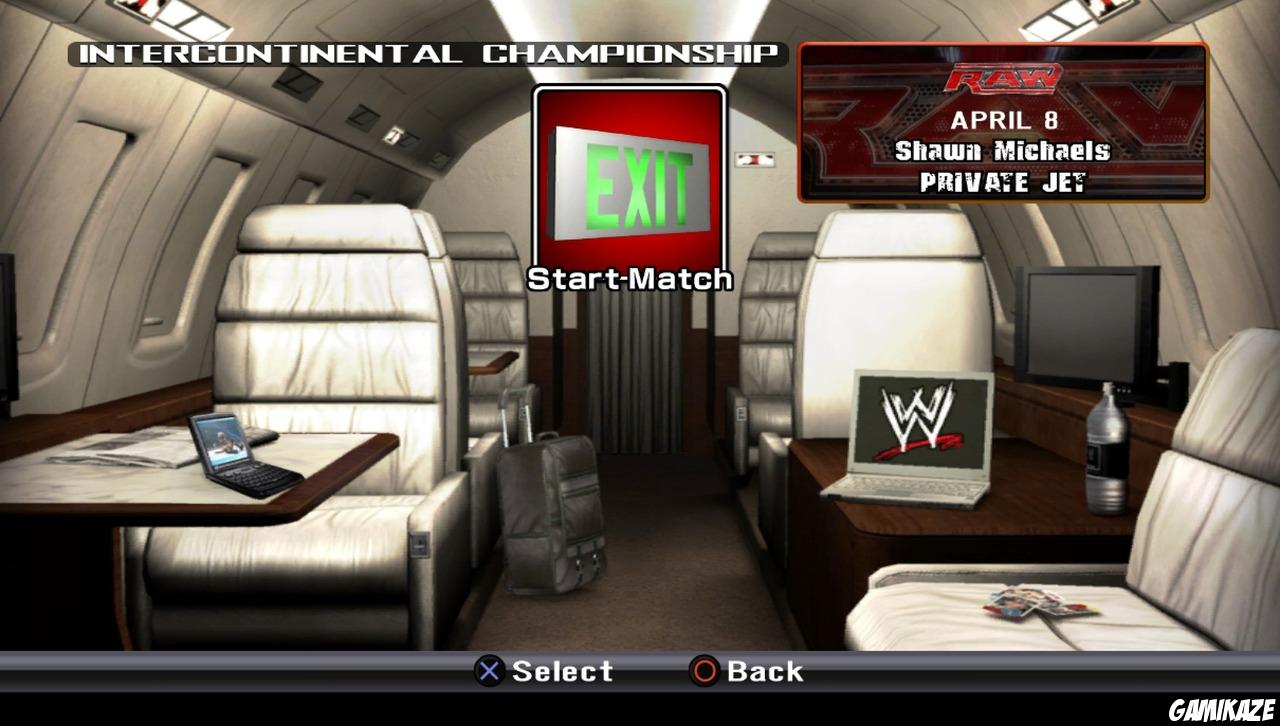This screenshot has height=726, width=1280.
Task: Click the curtain in the cabin doorway
Action: tap(645, 380)
